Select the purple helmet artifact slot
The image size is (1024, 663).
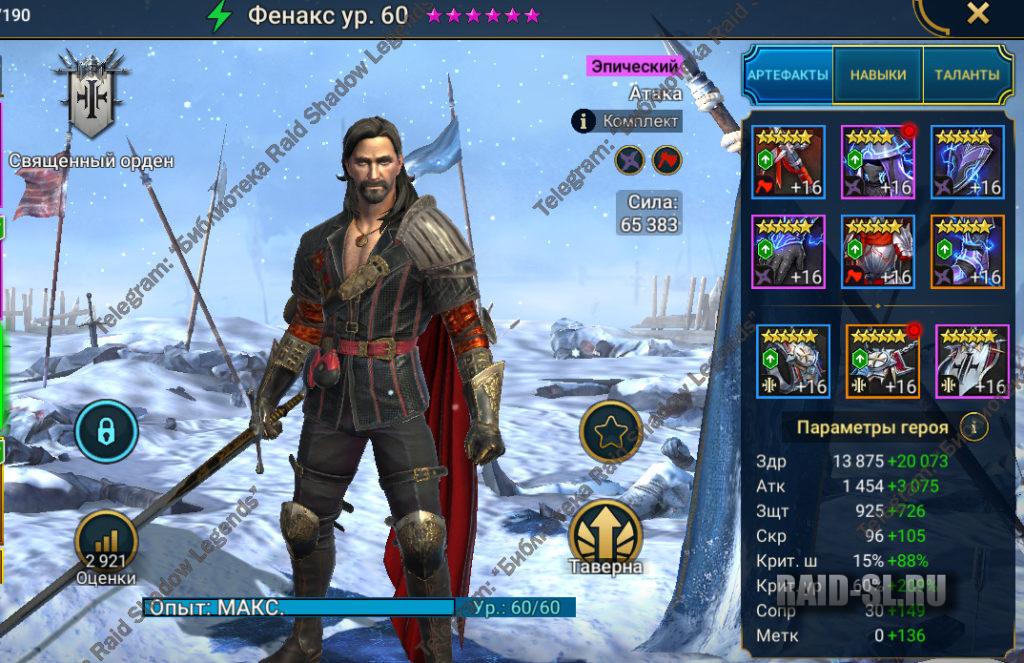click(877, 162)
